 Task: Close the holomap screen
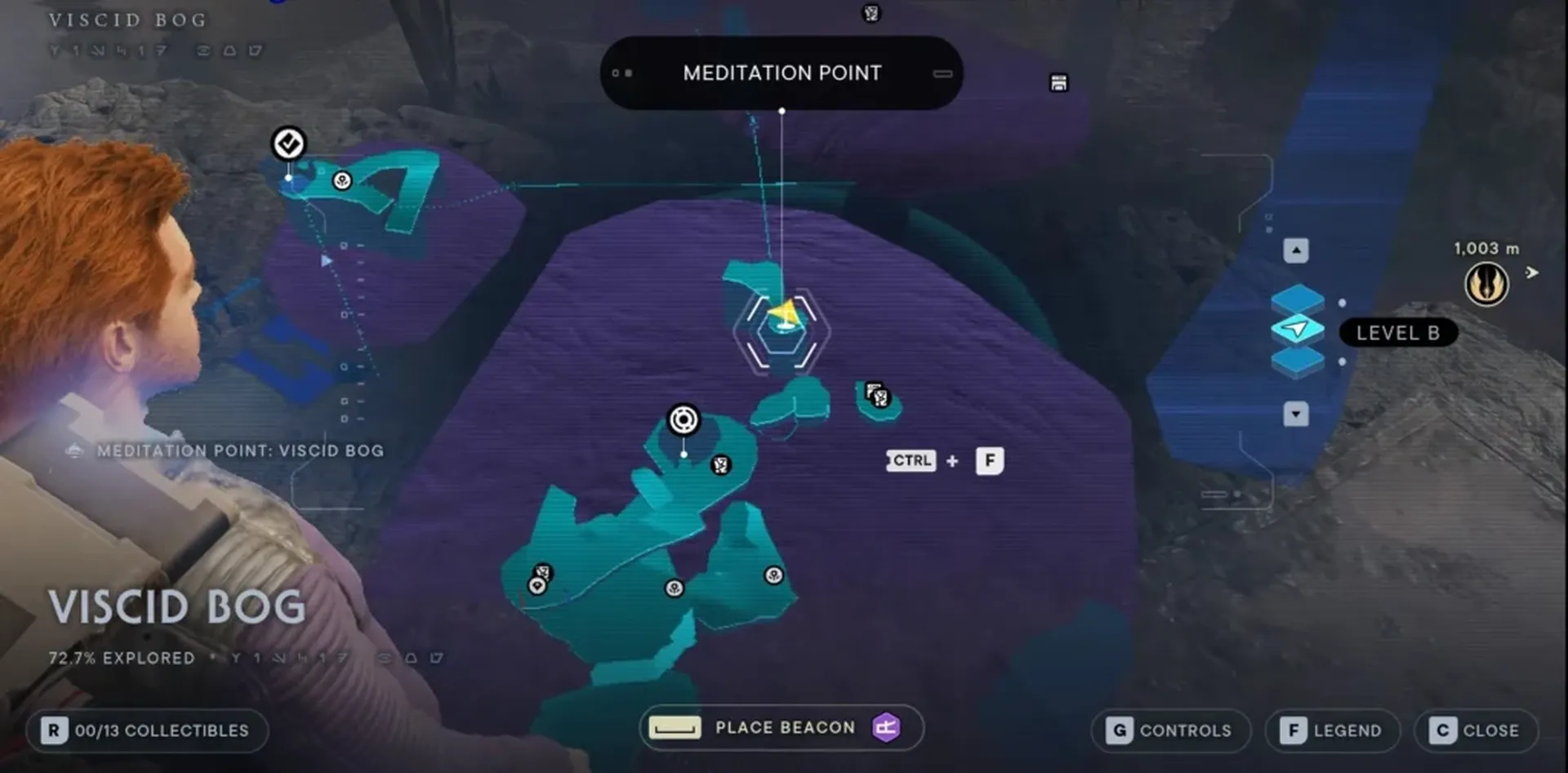1475,730
